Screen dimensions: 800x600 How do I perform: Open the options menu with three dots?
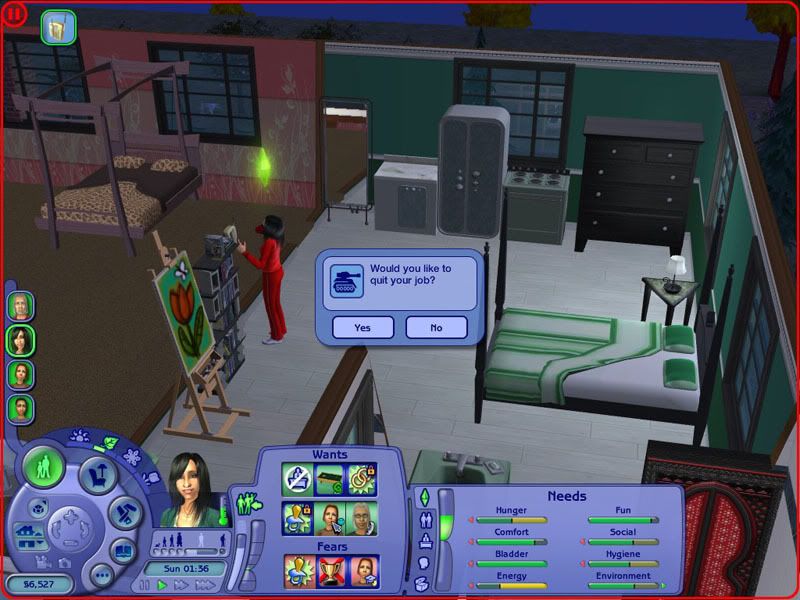pos(101,575)
